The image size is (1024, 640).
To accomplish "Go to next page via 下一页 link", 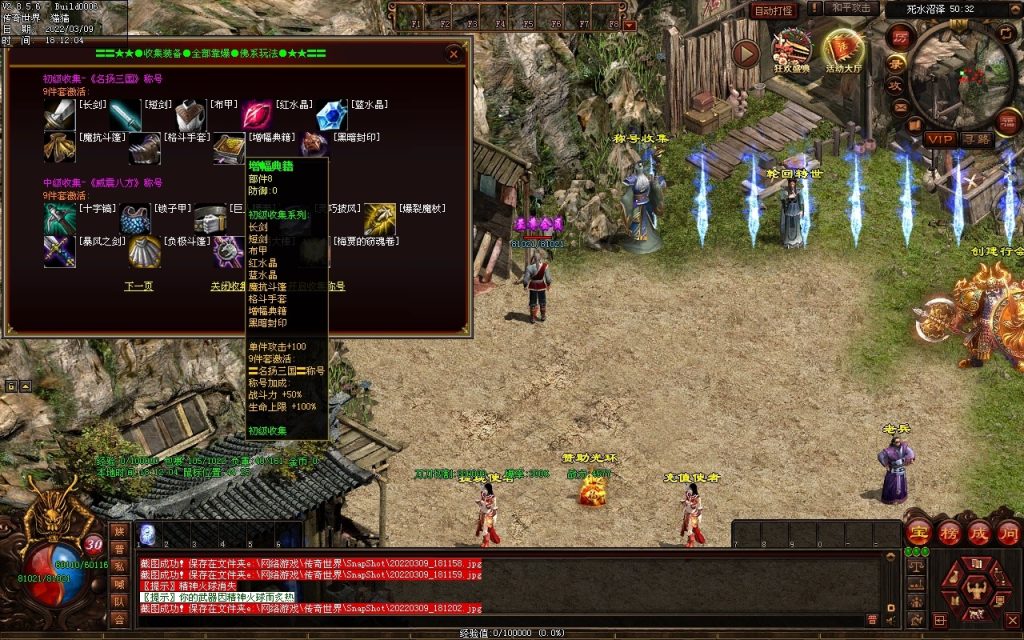I will [139, 286].
